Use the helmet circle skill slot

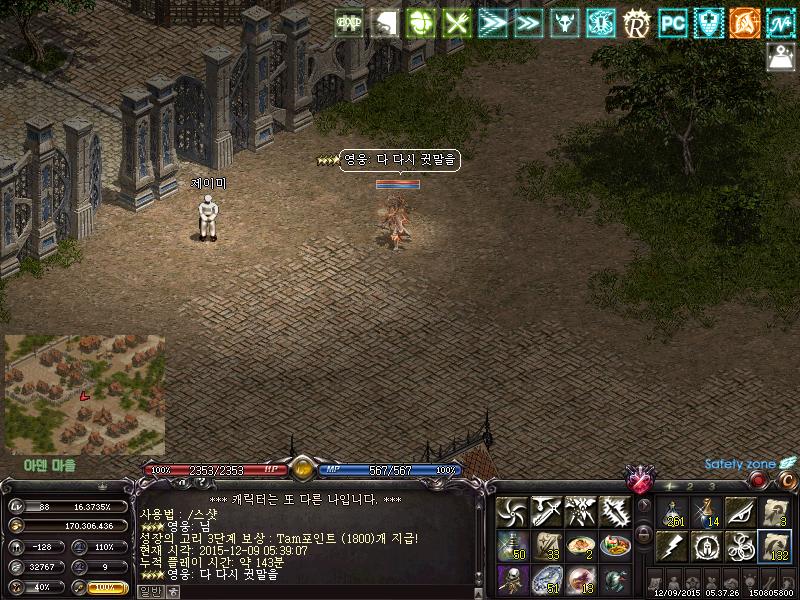[706, 546]
